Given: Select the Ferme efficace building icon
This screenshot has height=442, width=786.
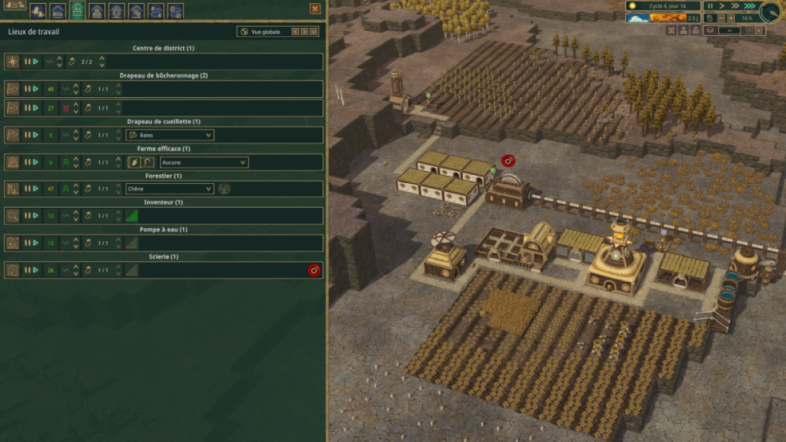Looking at the screenshot, I should coord(12,162).
